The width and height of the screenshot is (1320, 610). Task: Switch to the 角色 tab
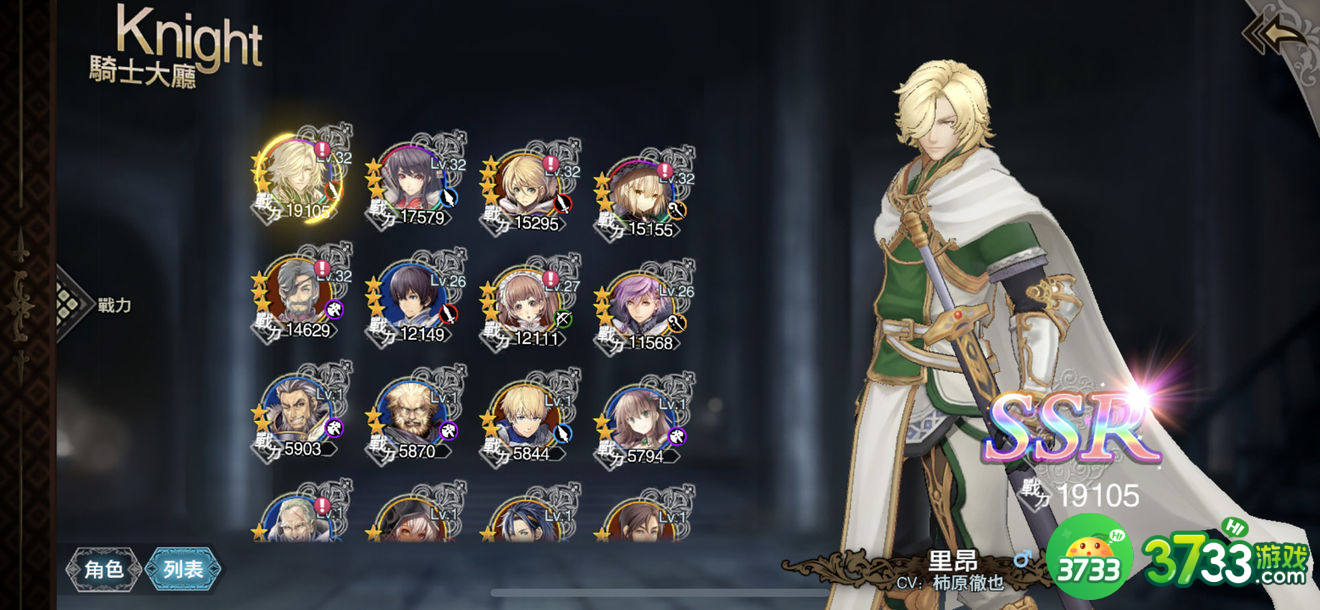(x=103, y=569)
